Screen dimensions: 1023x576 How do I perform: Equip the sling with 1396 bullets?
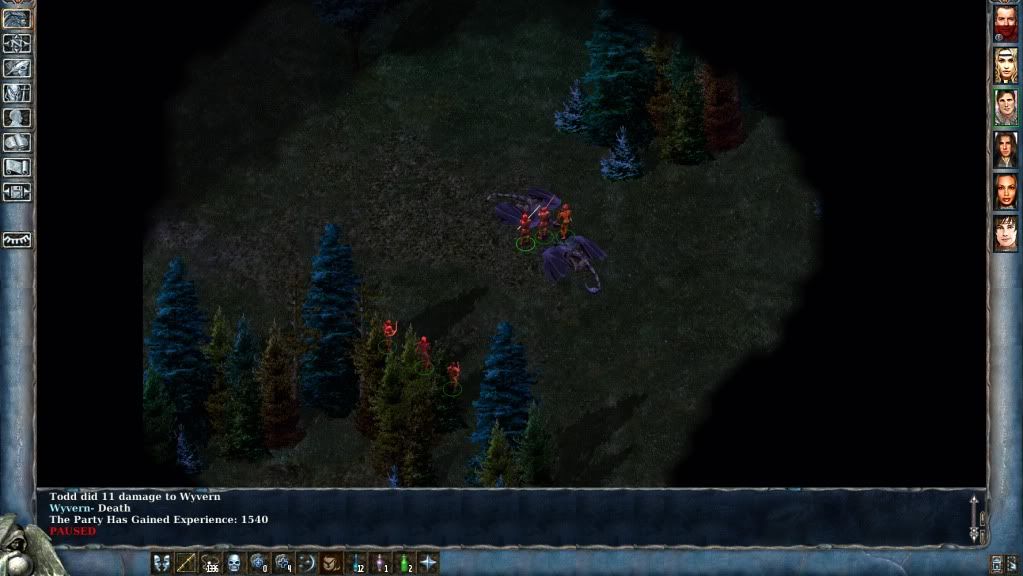click(210, 563)
